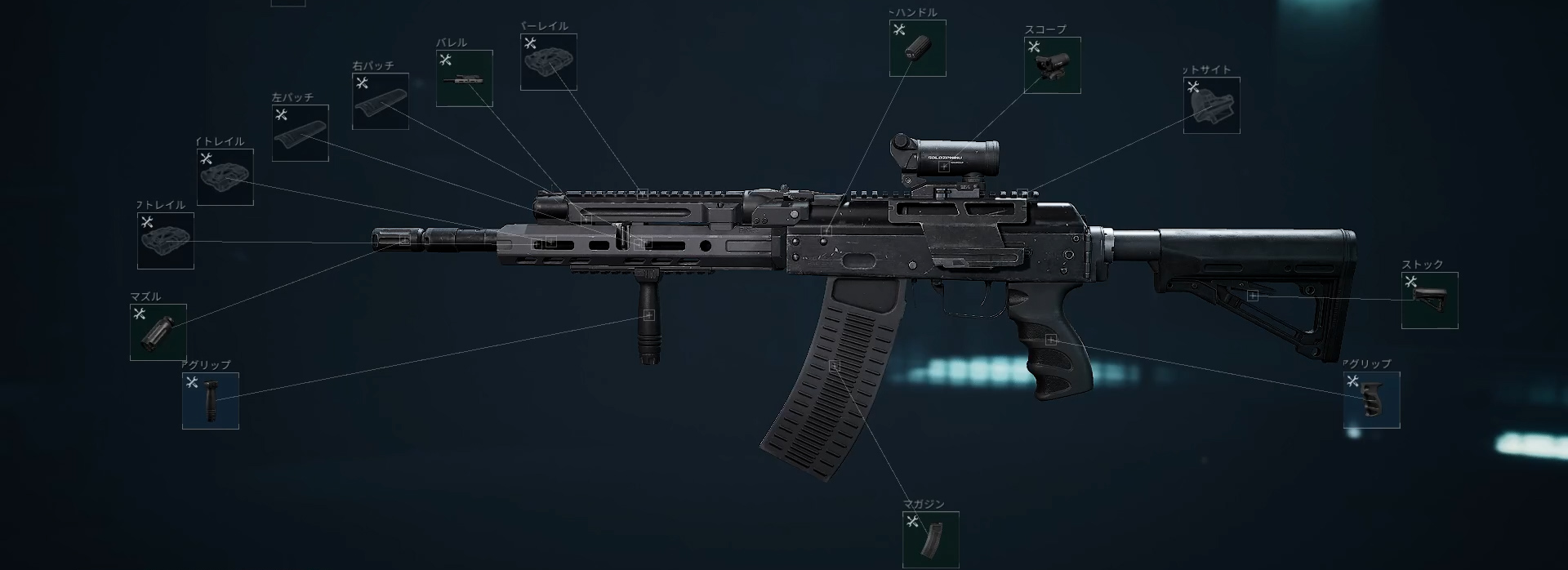The width and height of the screenshot is (1568, 570).
Task: Open the バレル barrel slot
Action: 464,78
